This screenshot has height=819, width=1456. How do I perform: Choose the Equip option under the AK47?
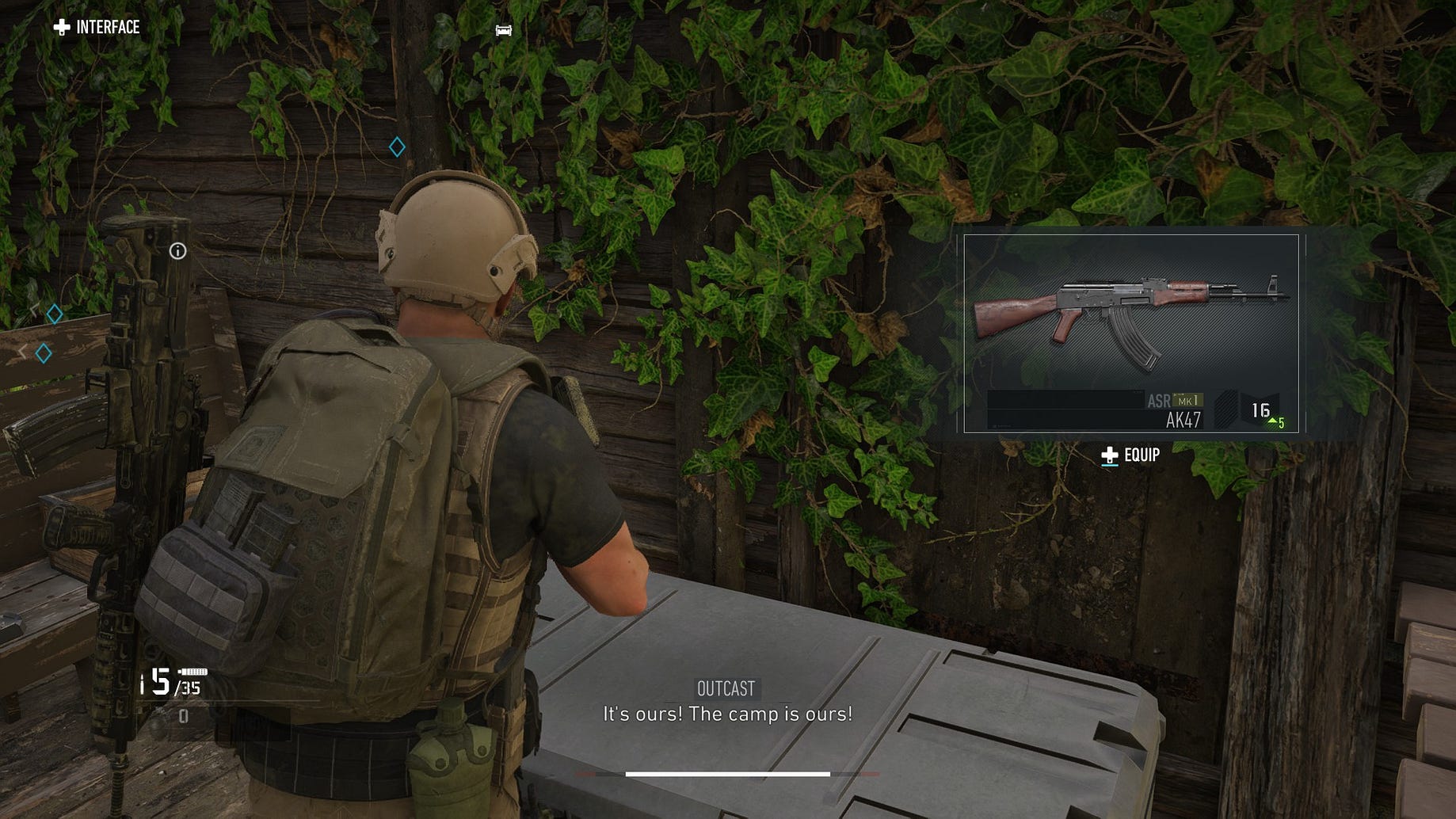[x=1131, y=455]
